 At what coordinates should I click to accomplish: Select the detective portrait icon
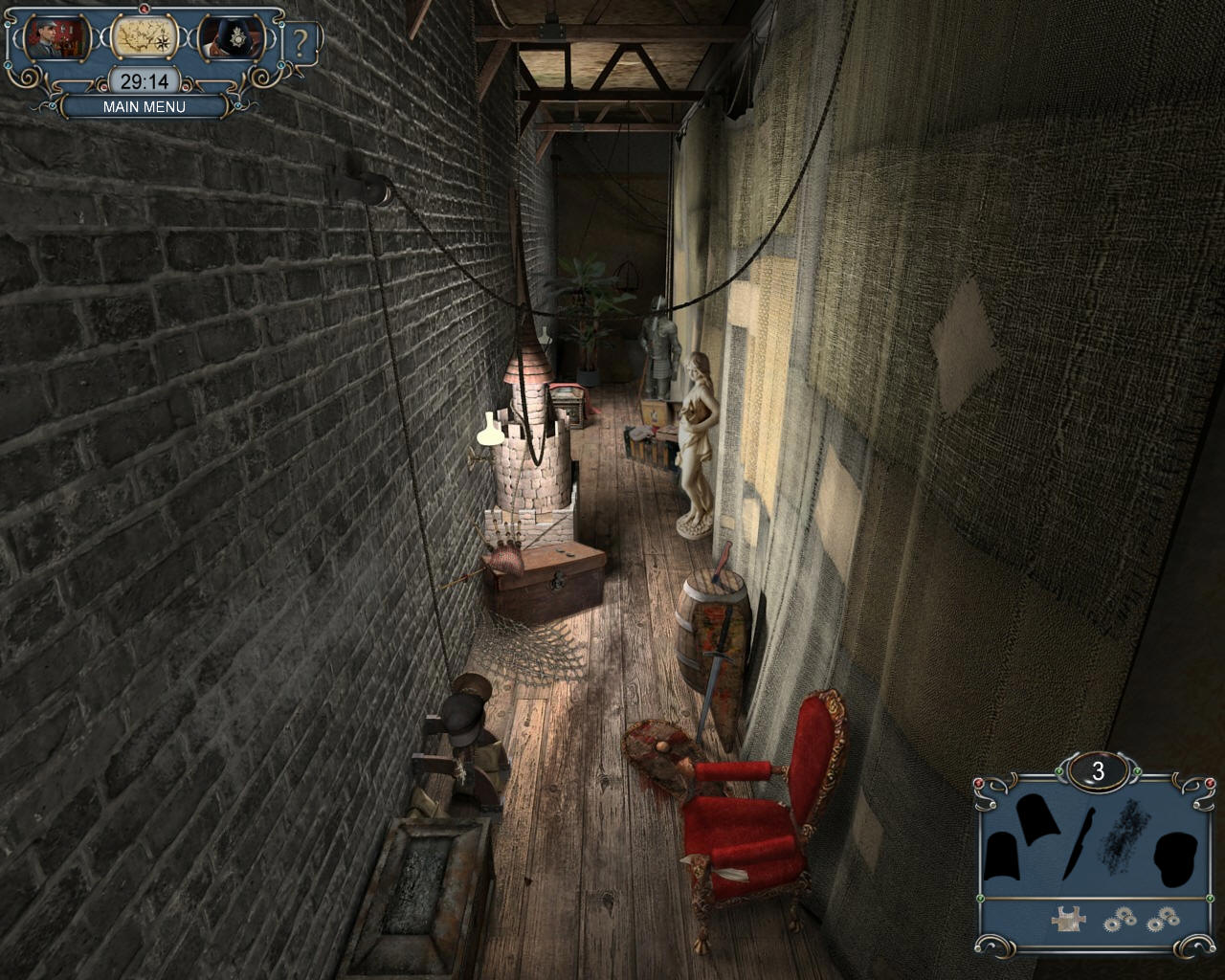click(56, 38)
